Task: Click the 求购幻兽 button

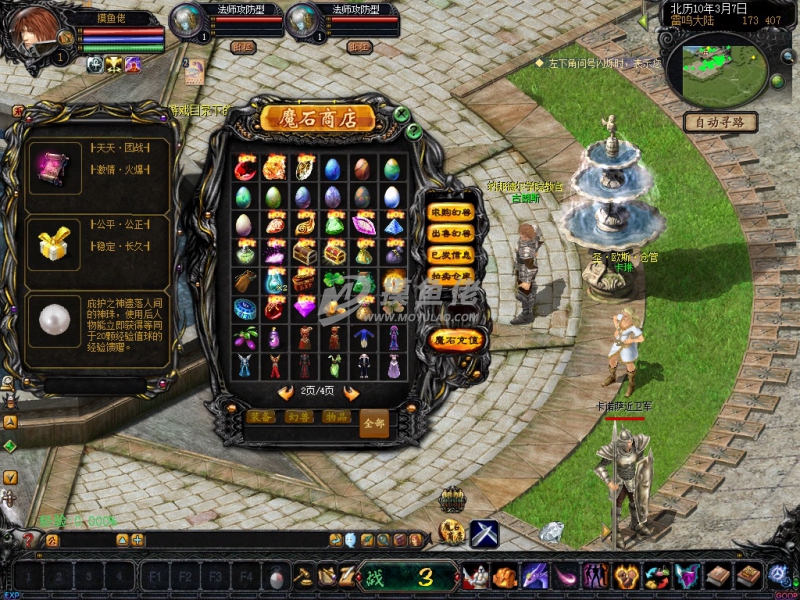Action: pos(449,212)
